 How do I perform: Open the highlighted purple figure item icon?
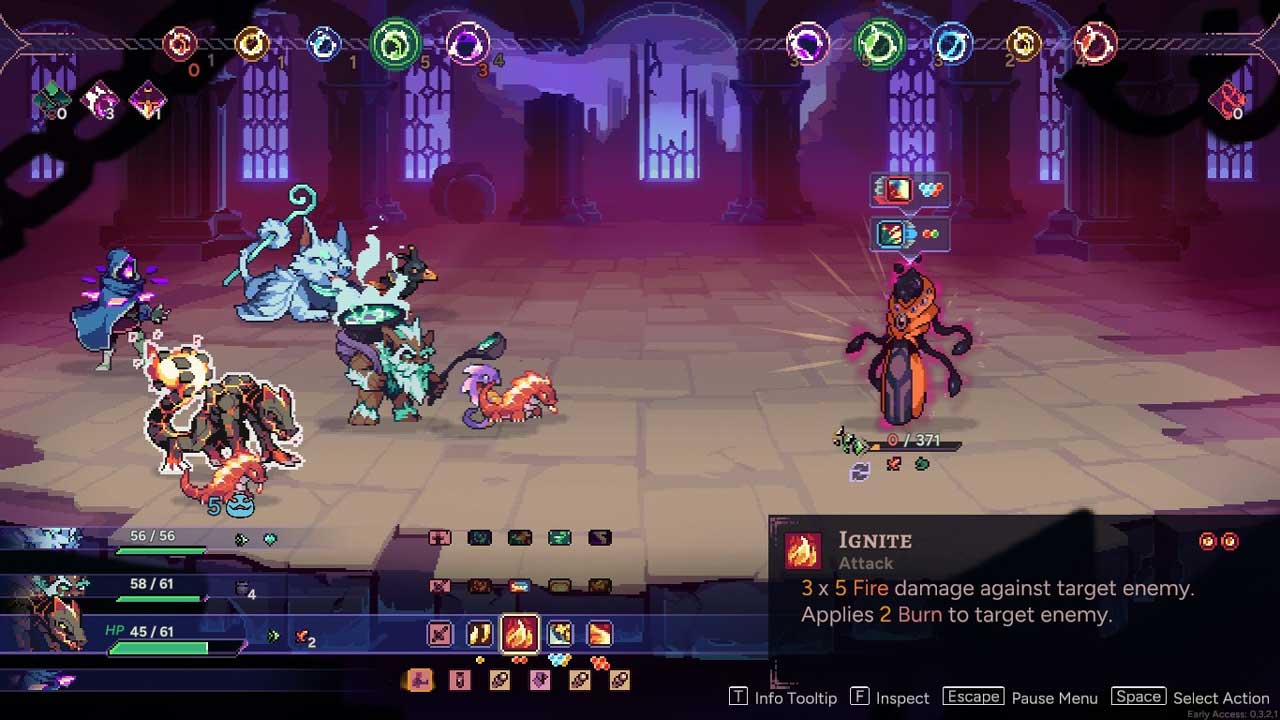pyautogui.click(x=419, y=681)
